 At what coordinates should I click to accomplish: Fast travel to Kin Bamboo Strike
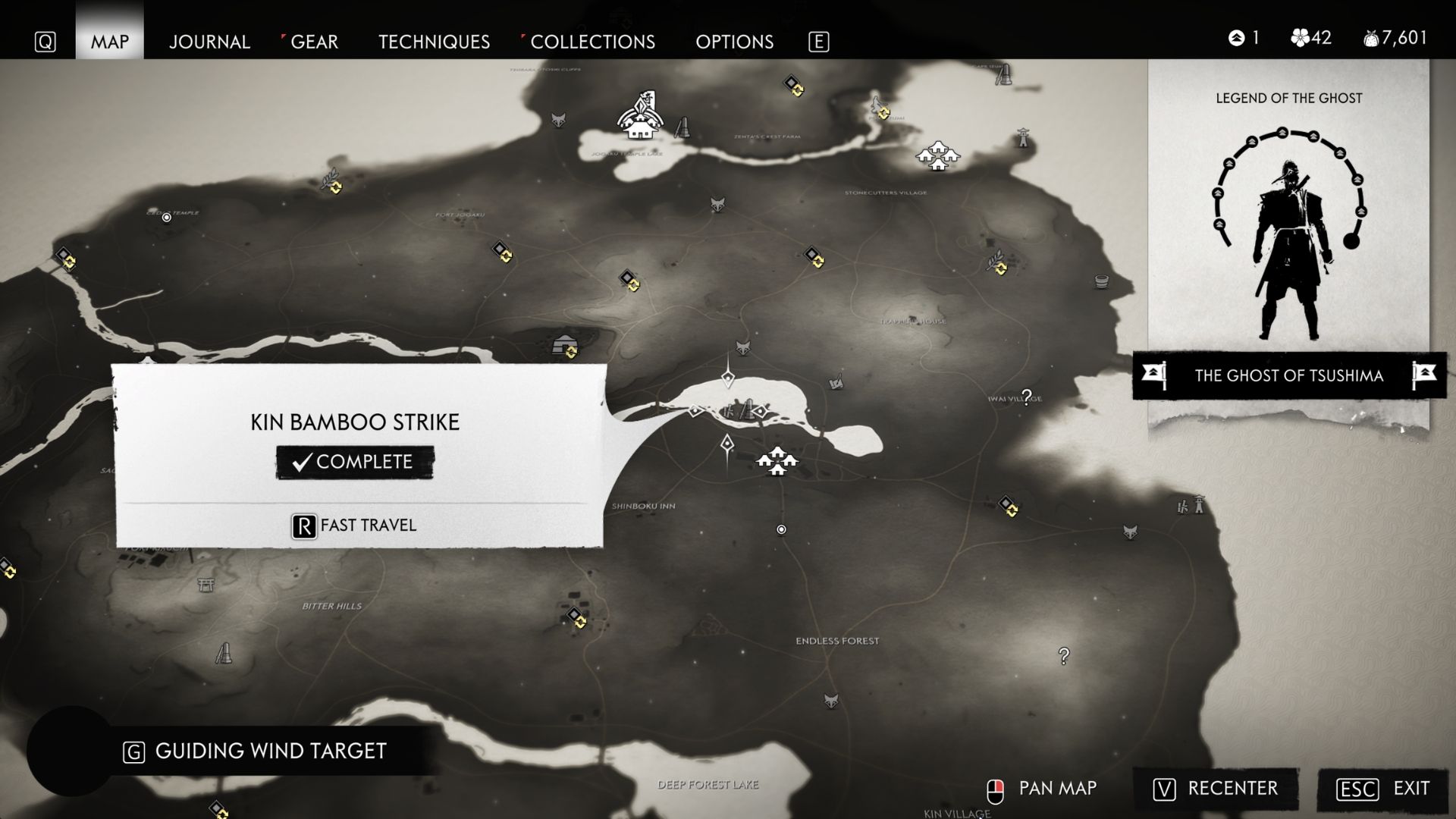pos(354,526)
